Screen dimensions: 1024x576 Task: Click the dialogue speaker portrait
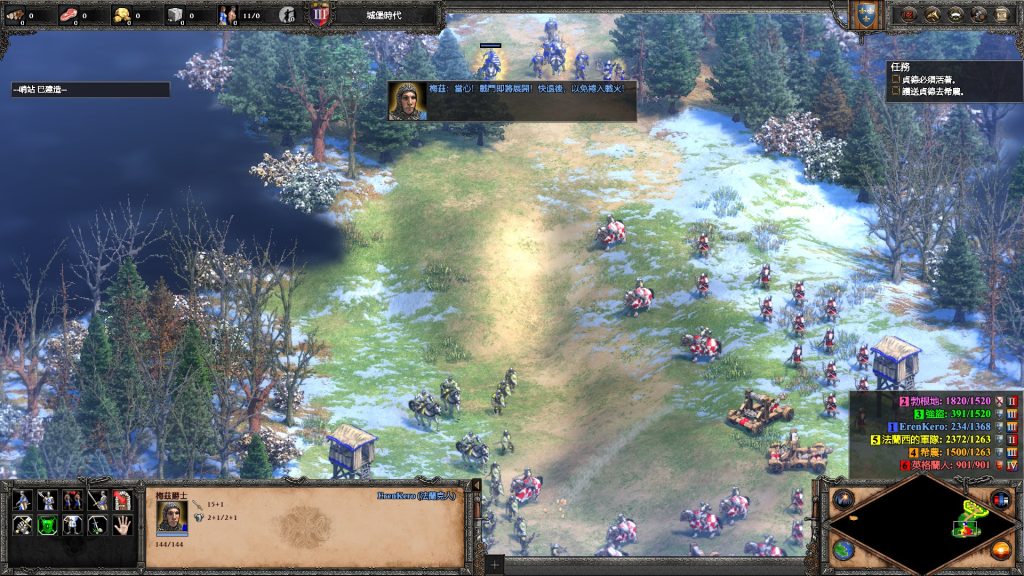point(407,101)
